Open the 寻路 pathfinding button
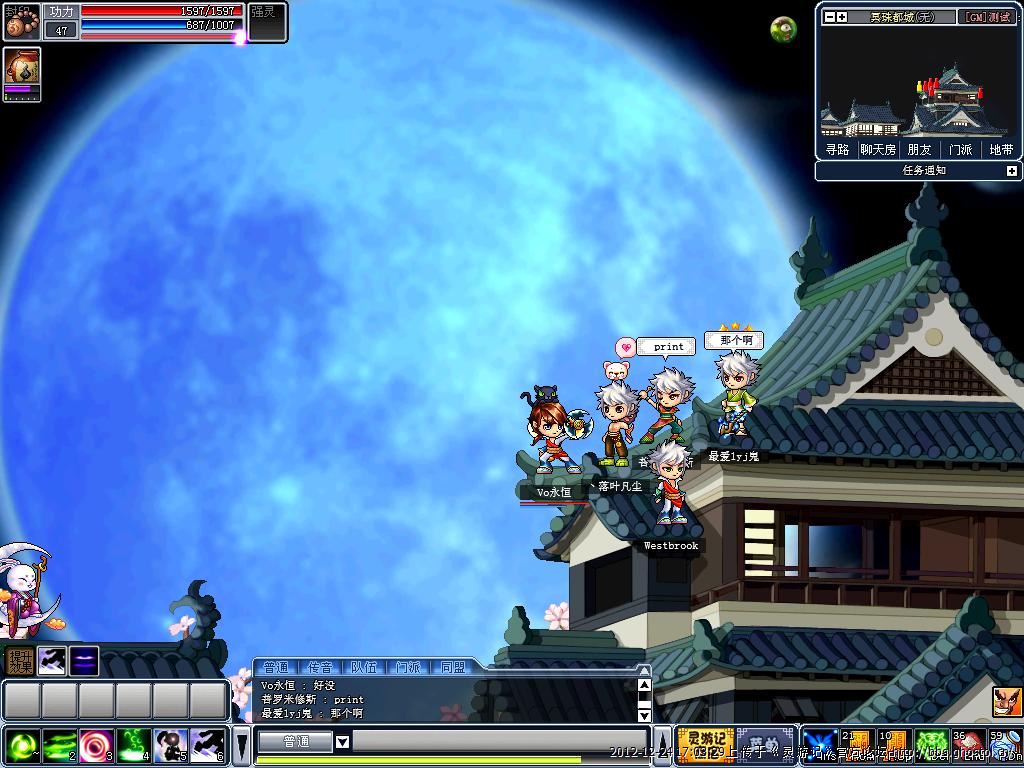This screenshot has width=1024, height=768. pos(837,149)
